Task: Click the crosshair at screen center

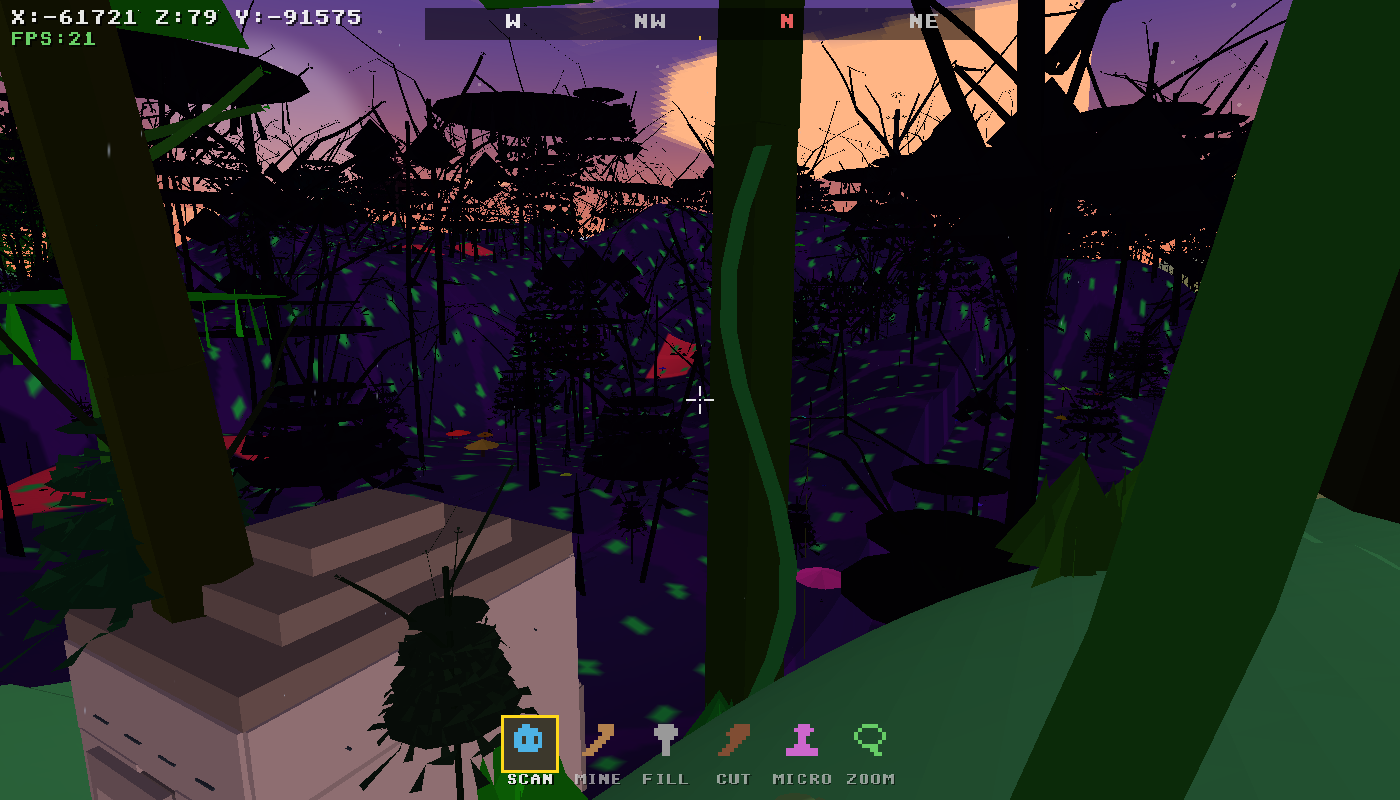Action: 700,400
